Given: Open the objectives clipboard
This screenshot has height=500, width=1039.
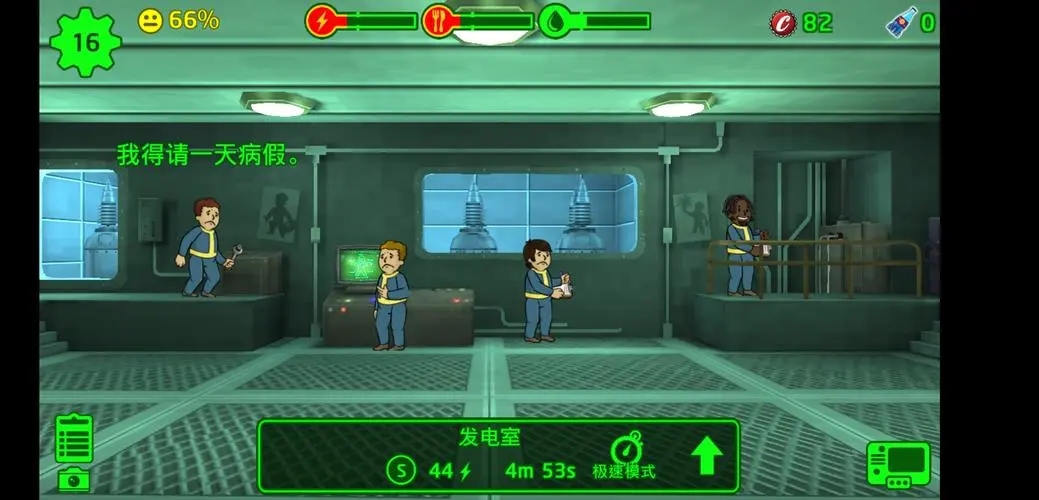Looking at the screenshot, I should point(74,437).
